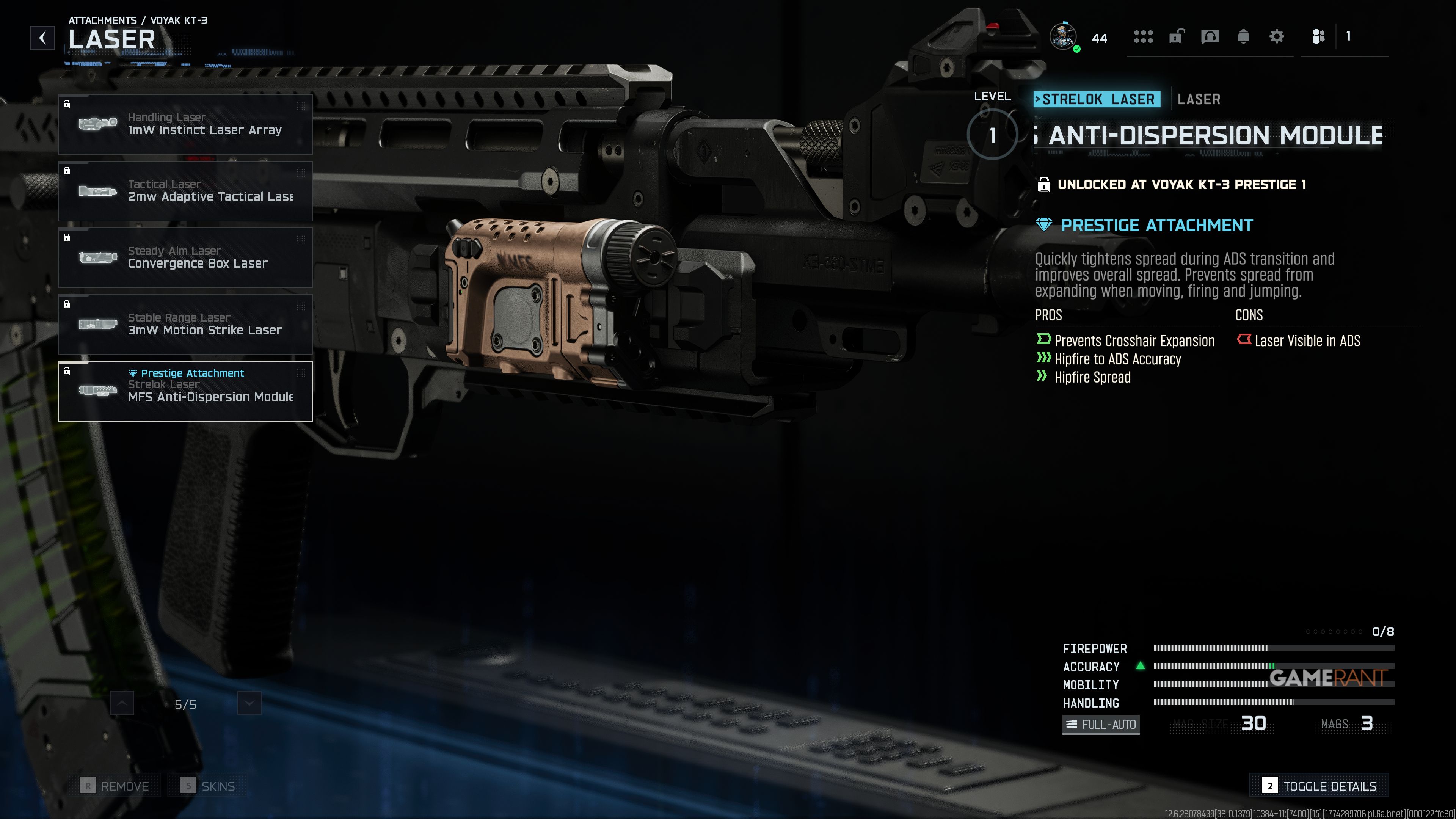Pick the Convergence Box Laser attachment
The image size is (1456, 819).
click(185, 258)
